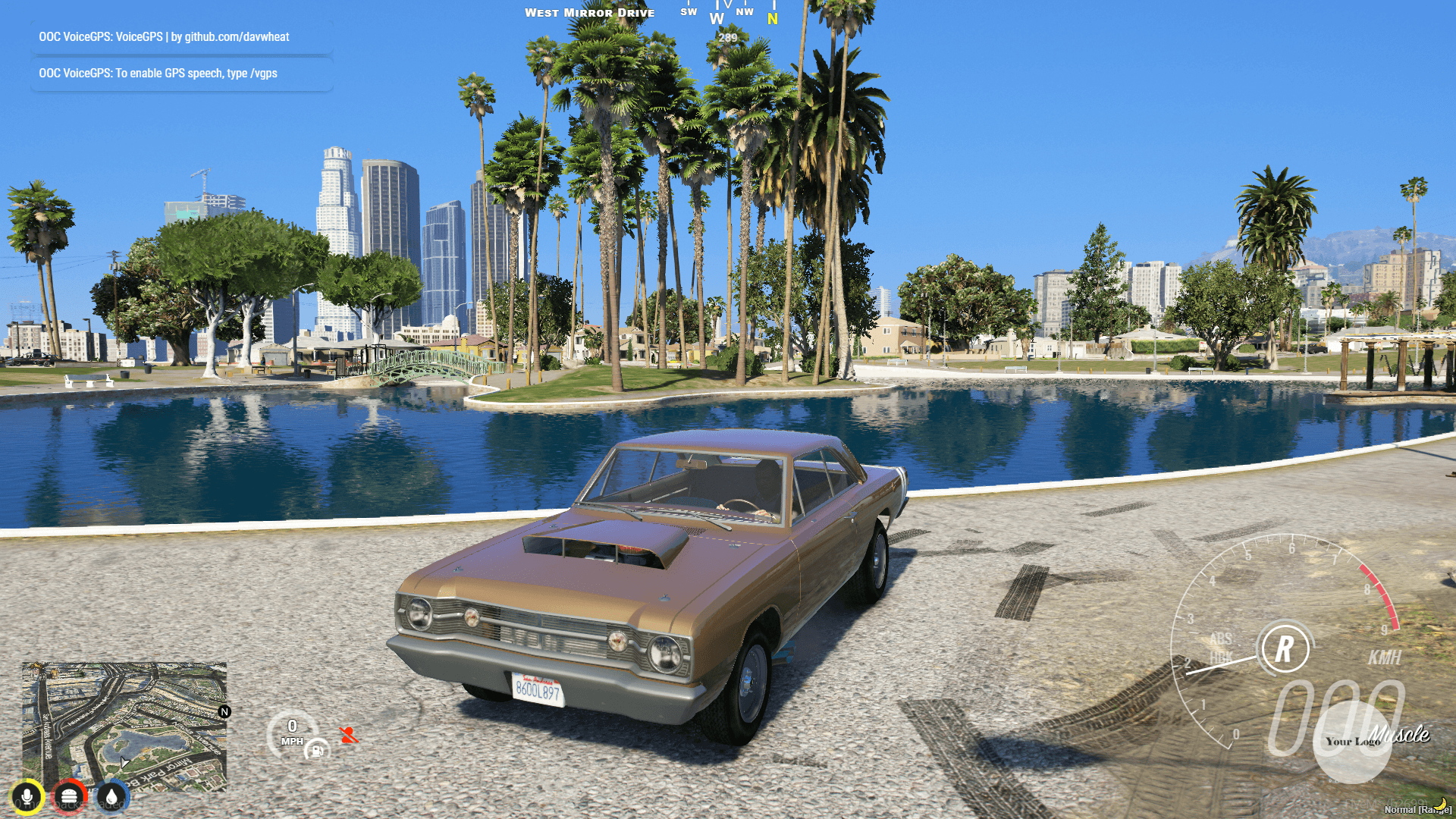The image size is (1456, 819).
Task: Click the thirst water drop icon
Action: click(111, 795)
